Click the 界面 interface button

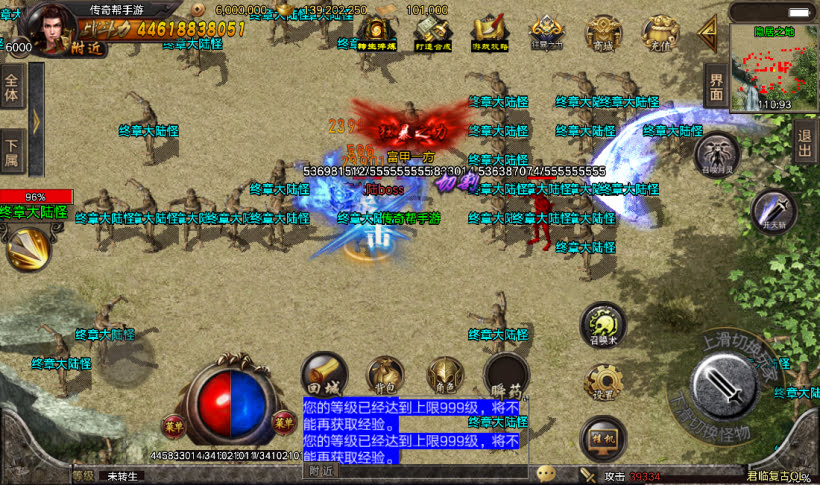[715, 85]
